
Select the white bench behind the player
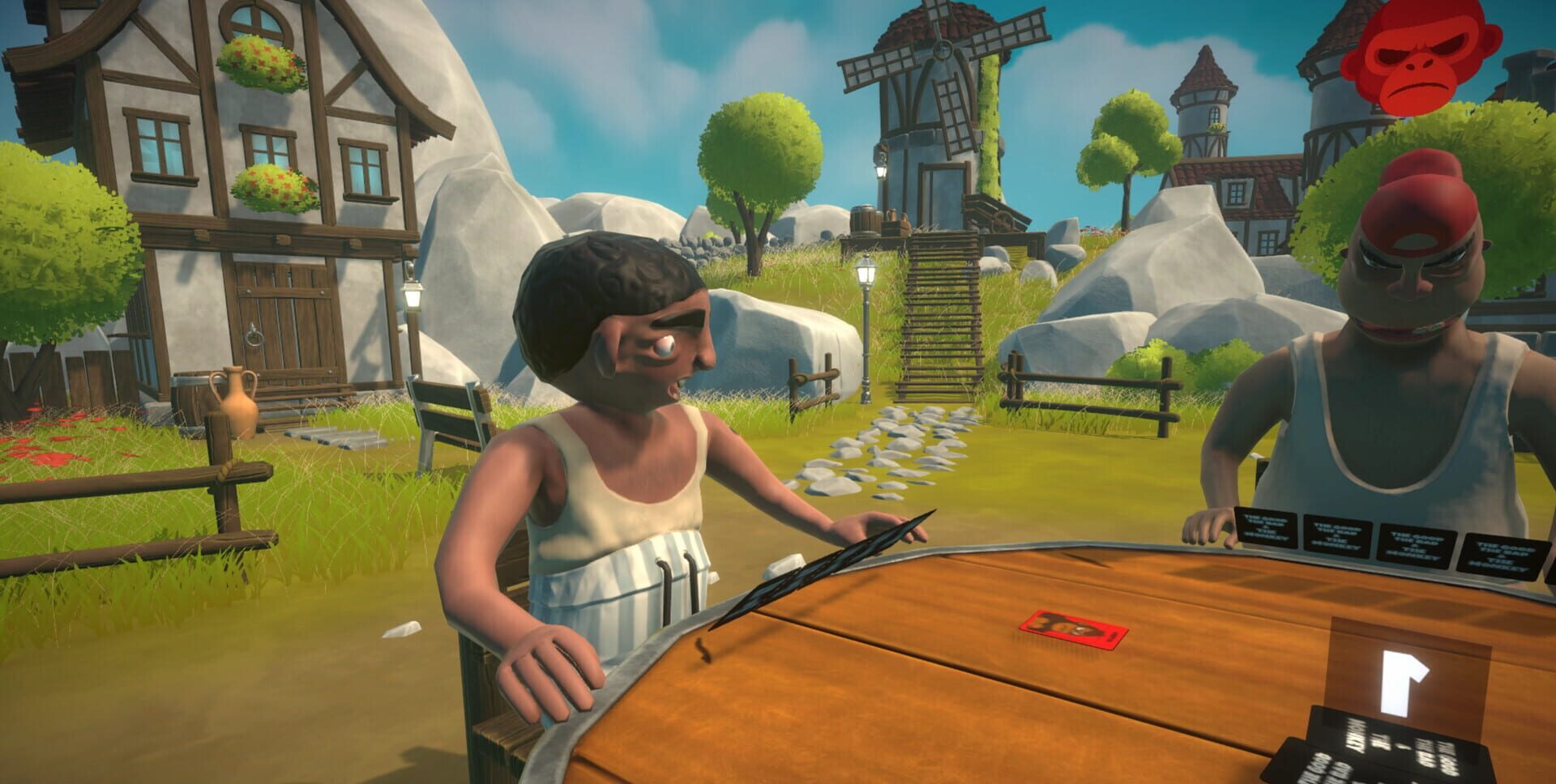coord(450,409)
